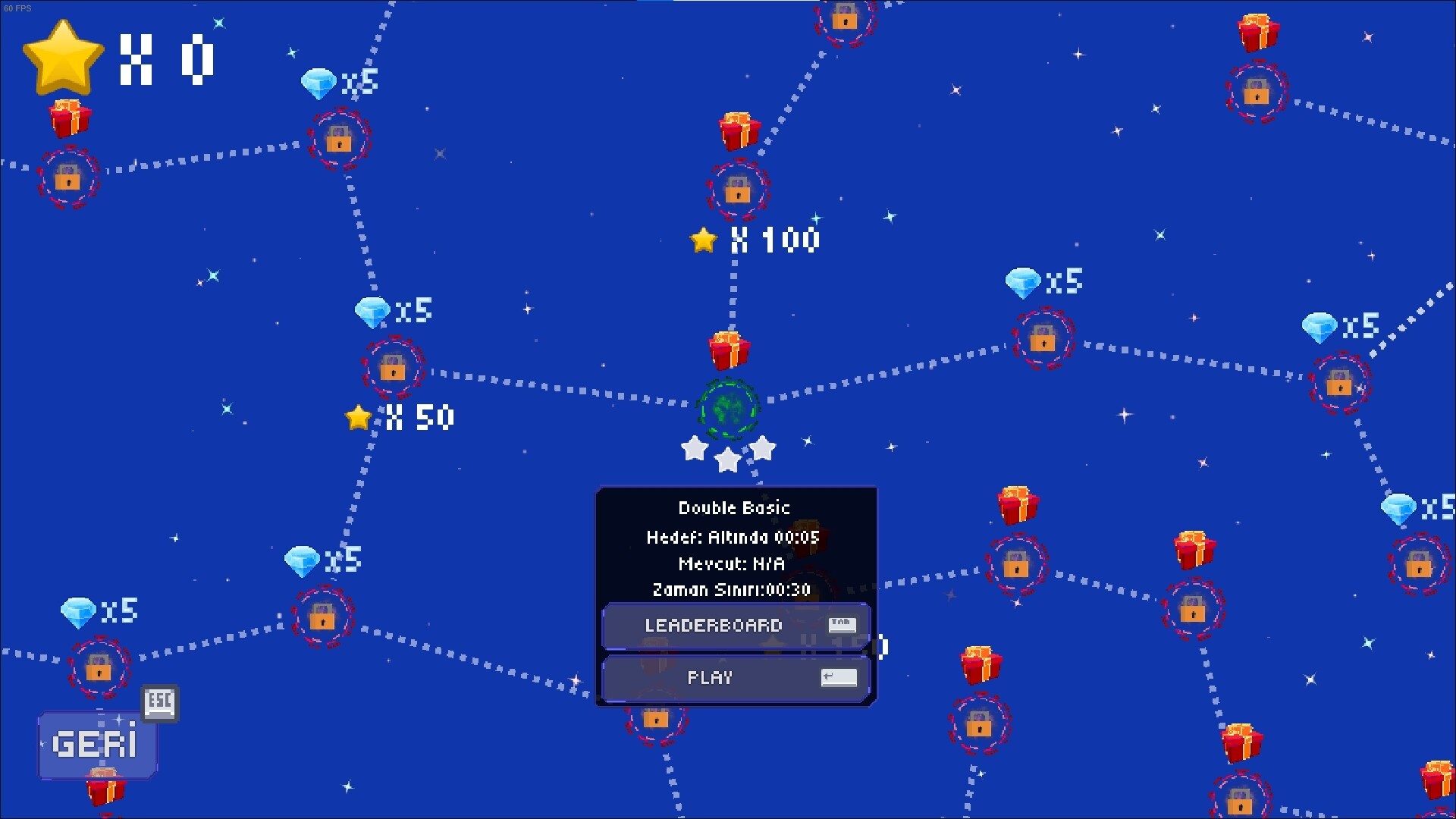1456x819 pixels.
Task: Click GERI to go back
Action: click(97, 744)
